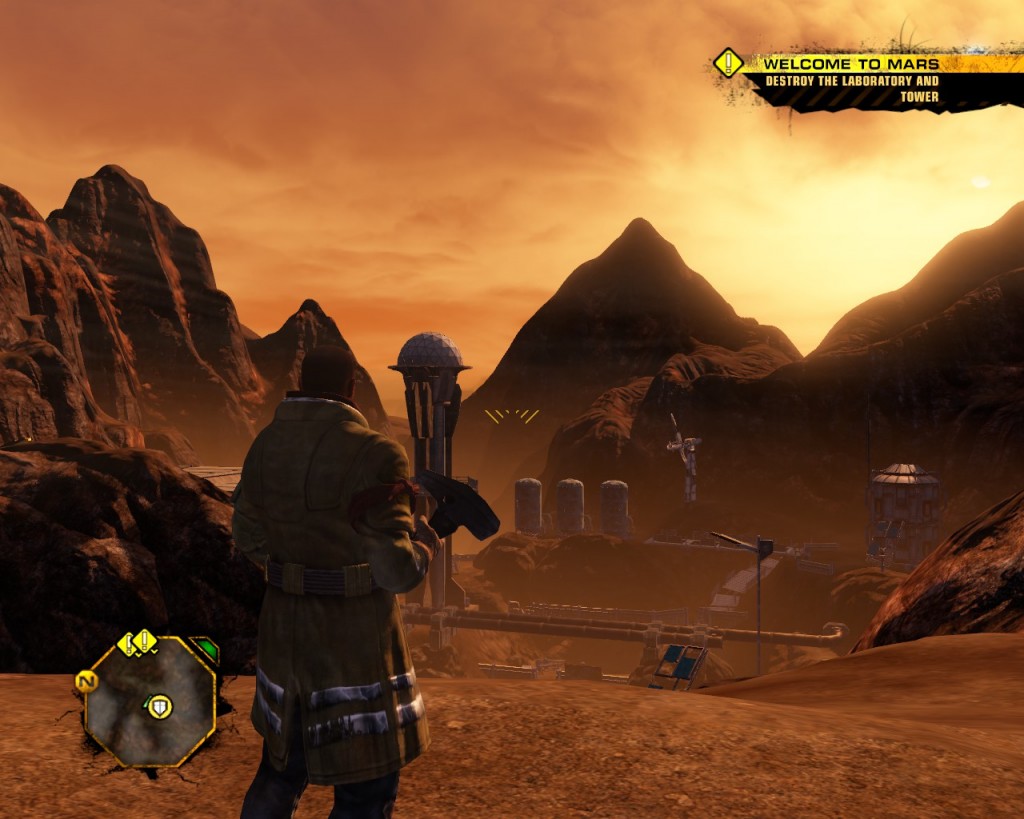Click the yellow exclamation mission icon beside the title
This screenshot has width=1024, height=819.
[x=727, y=63]
